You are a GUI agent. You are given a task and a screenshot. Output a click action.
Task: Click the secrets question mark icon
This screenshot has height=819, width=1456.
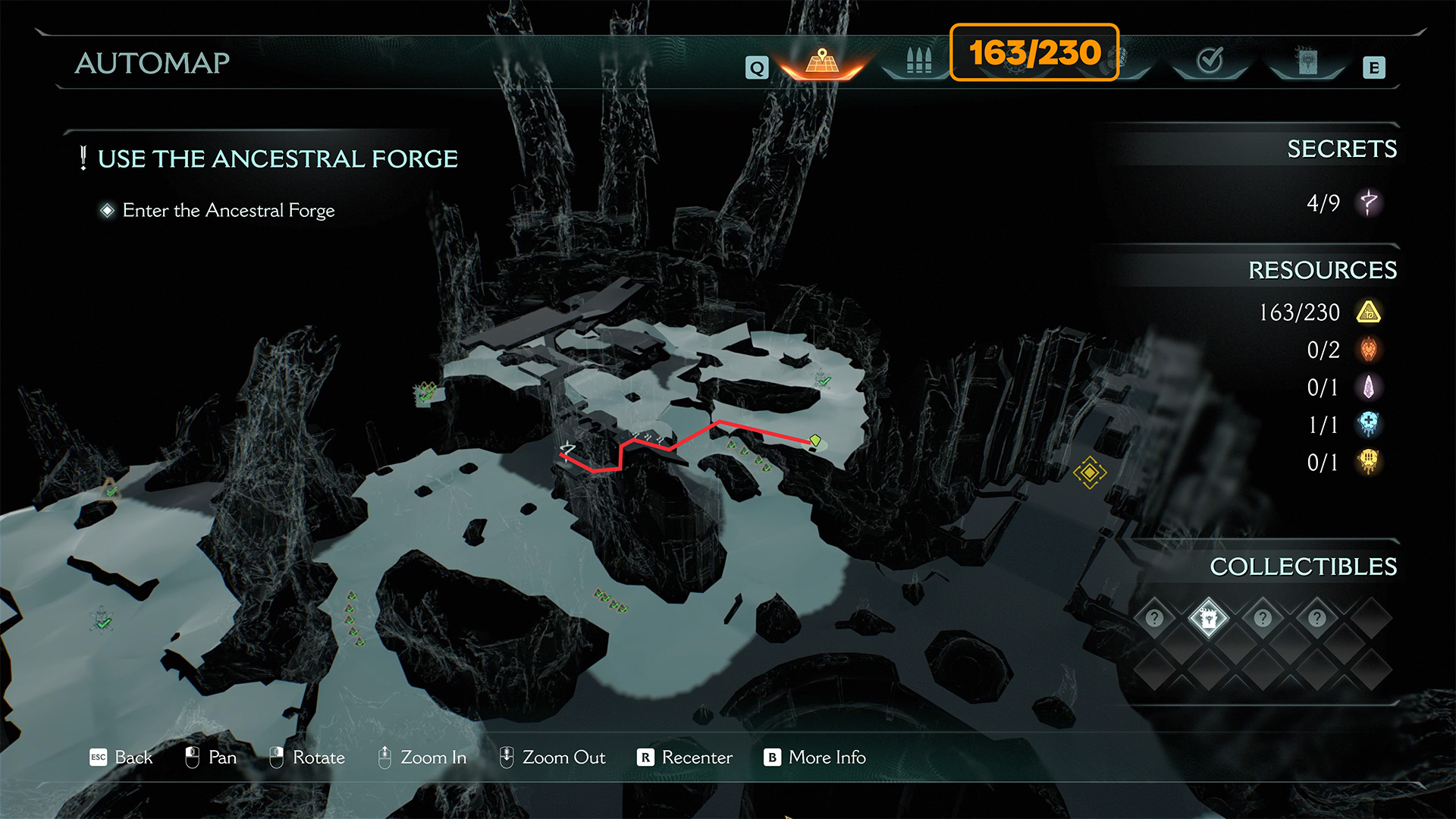click(1369, 202)
